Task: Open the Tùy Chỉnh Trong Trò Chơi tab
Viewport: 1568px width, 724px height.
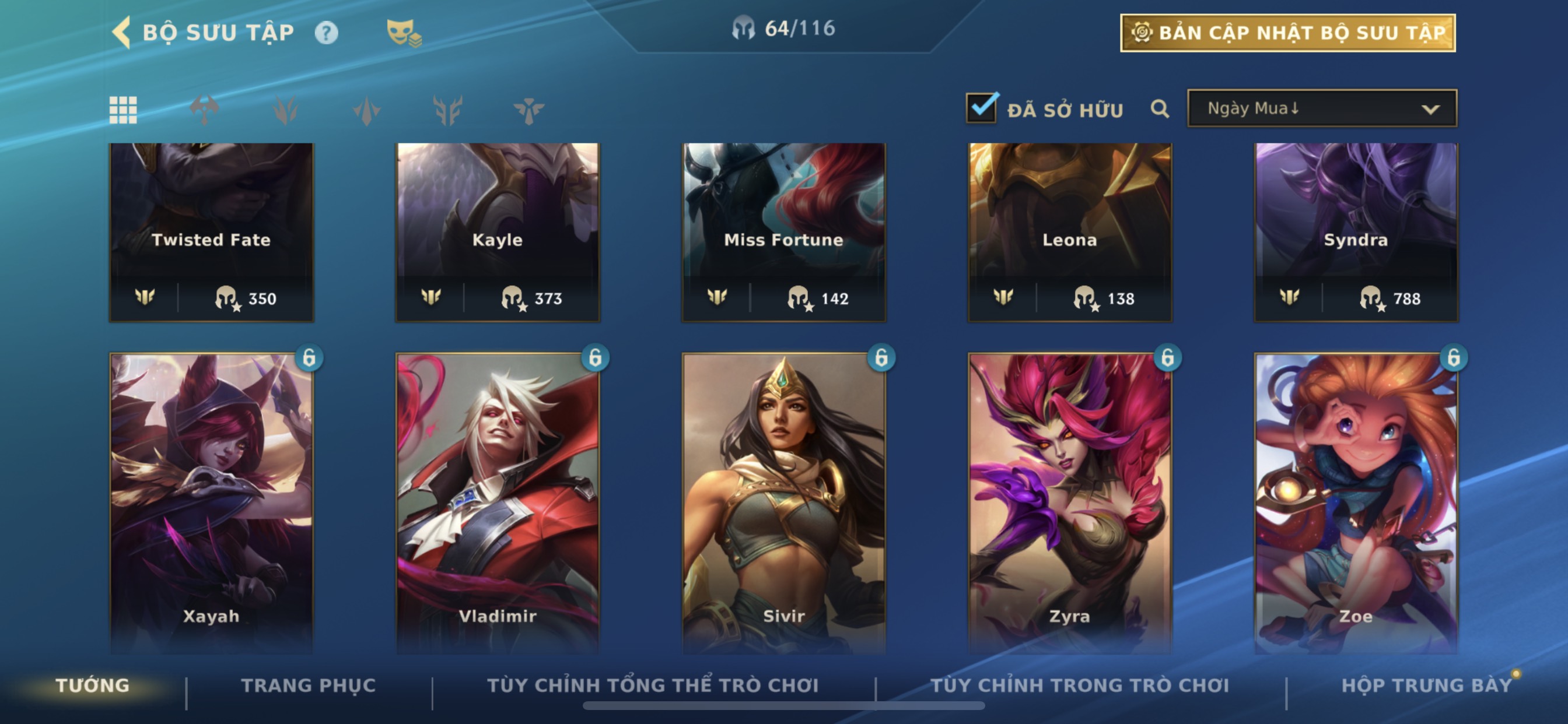Action: [1080, 686]
